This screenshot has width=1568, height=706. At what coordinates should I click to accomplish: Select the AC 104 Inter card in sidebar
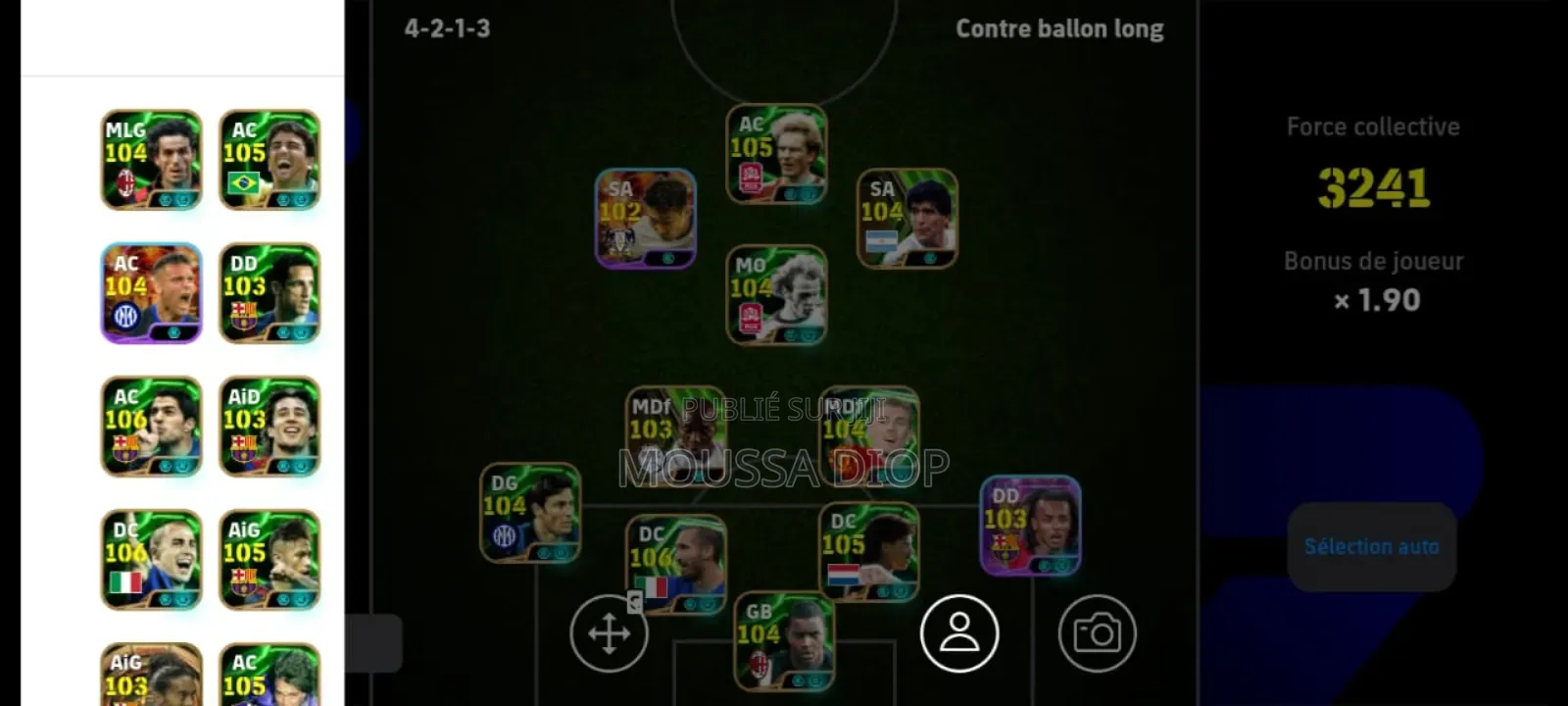[x=152, y=294]
